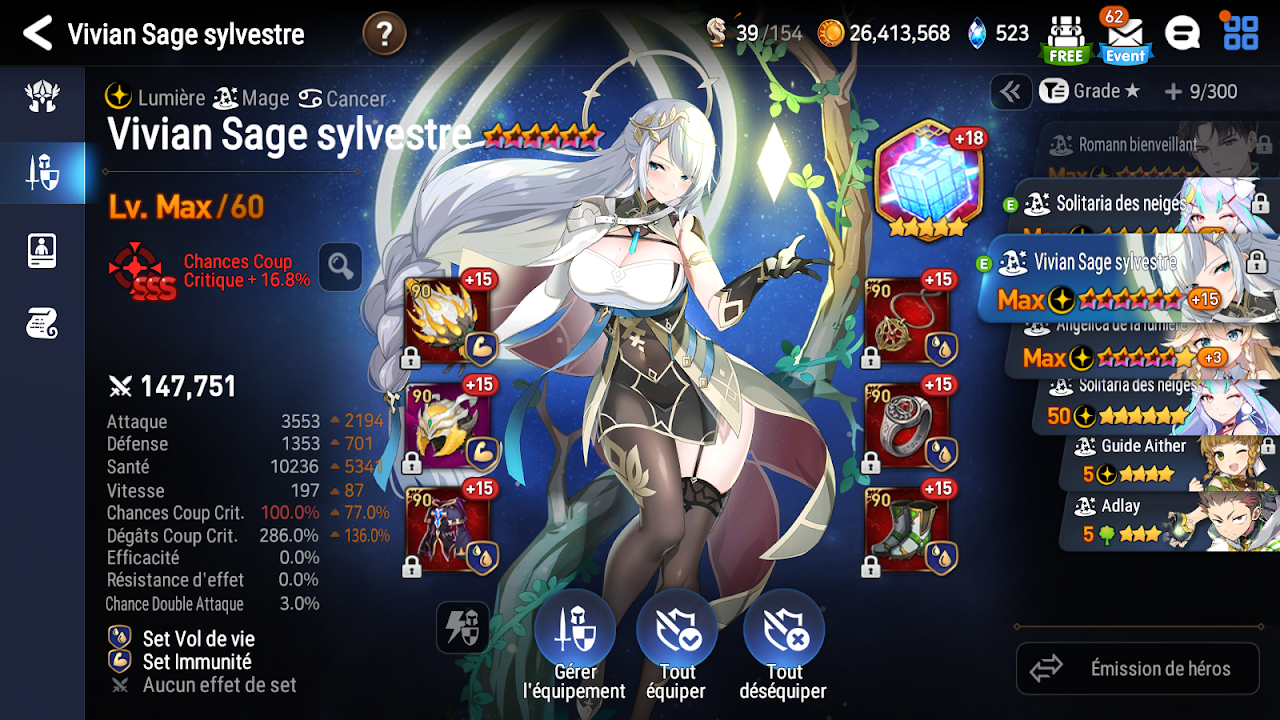1280x720 pixels.
Task: Select the equipped artifact cube slot
Action: click(928, 180)
